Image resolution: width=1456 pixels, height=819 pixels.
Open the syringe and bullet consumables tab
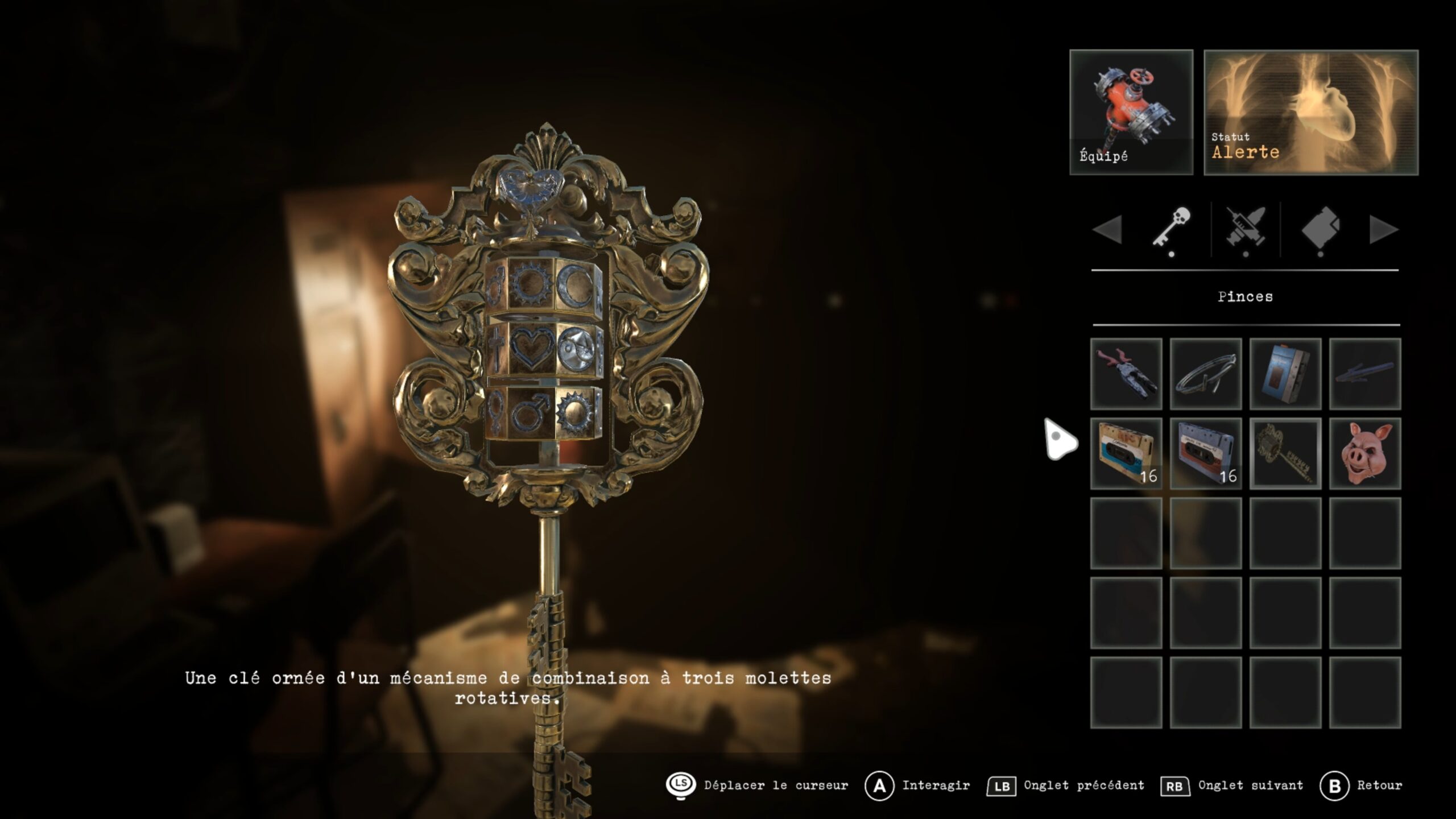(x=1246, y=229)
